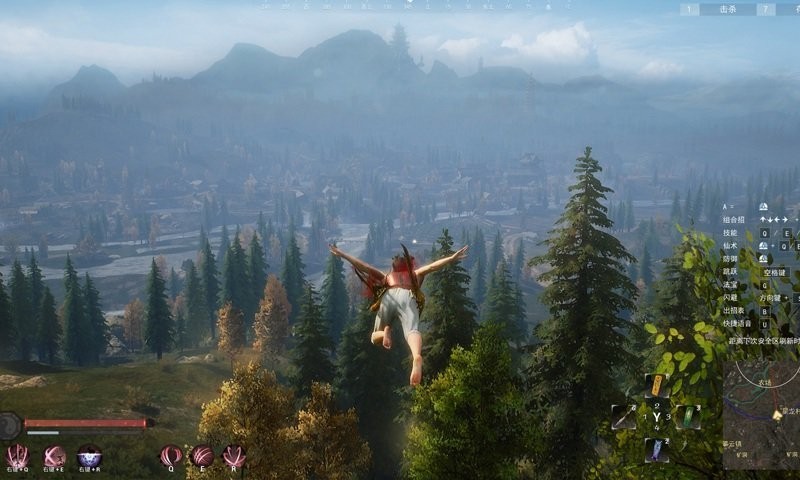Select the green talisman item slot

tap(688, 417)
